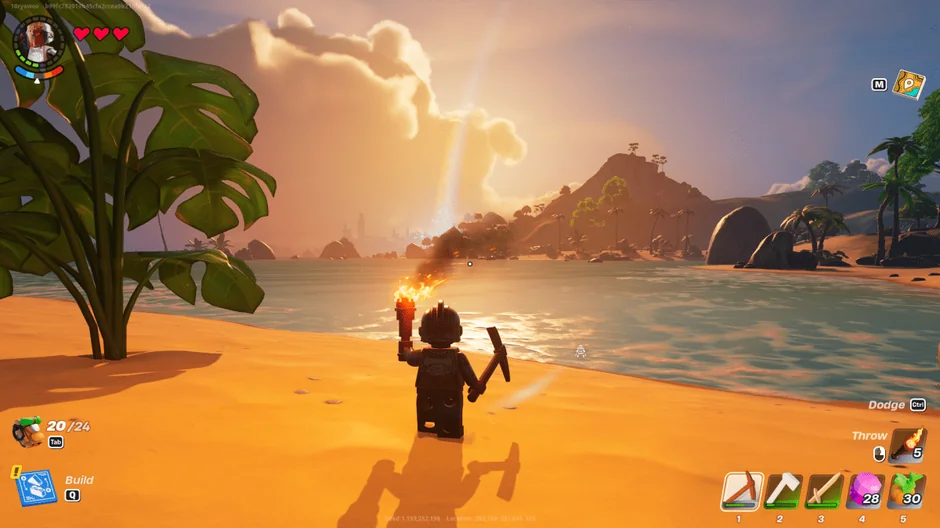This screenshot has width=940, height=528.
Task: Click the player portrait icon
Action: [40, 40]
